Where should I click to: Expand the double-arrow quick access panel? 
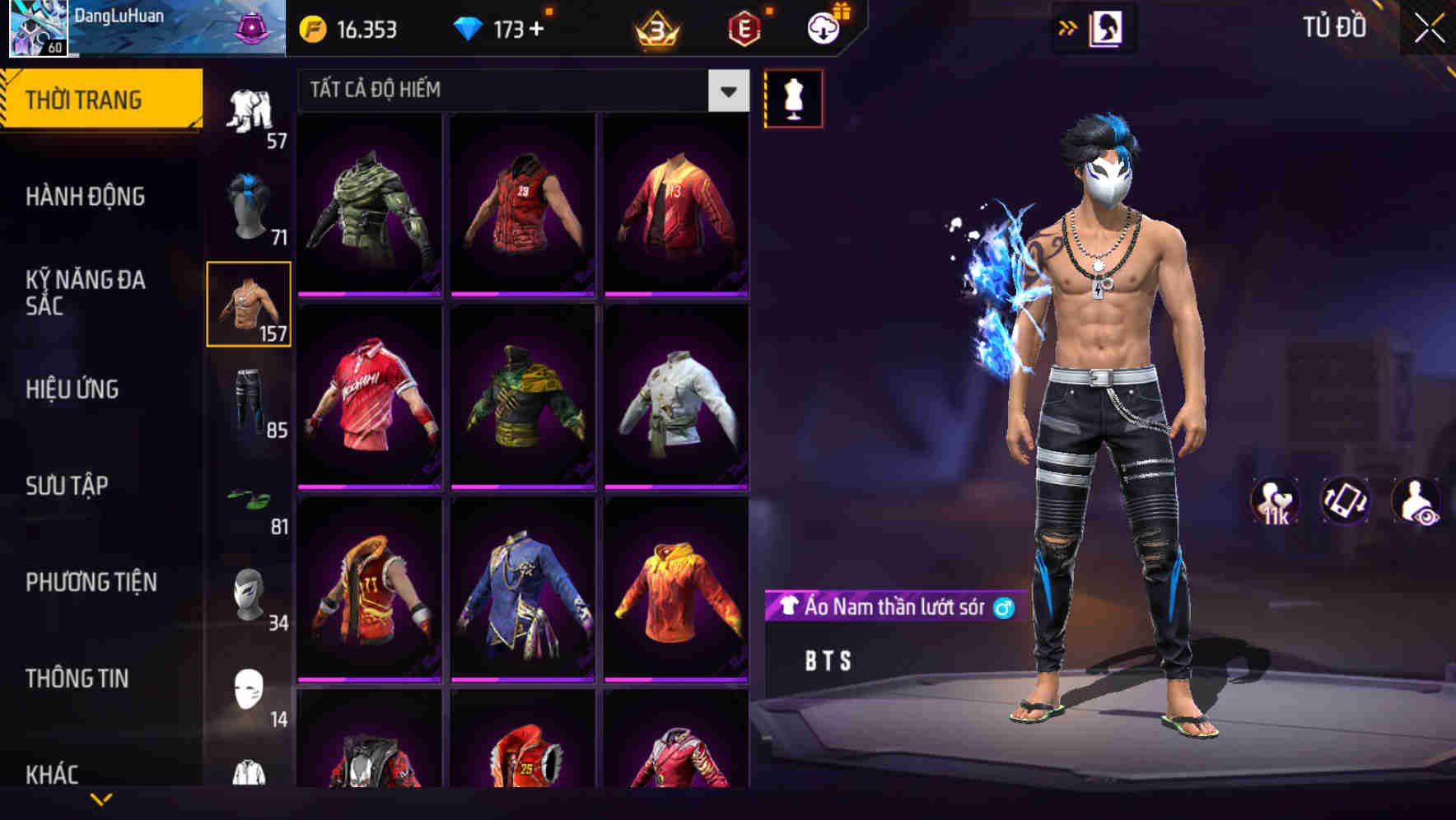click(1068, 27)
